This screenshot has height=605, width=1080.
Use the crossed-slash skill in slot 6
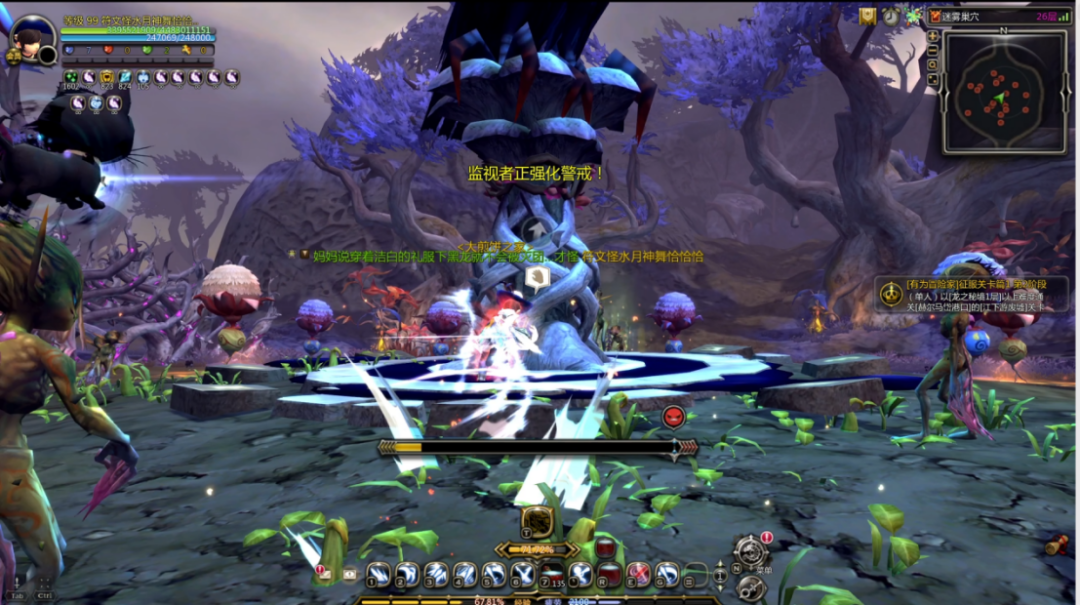point(523,574)
